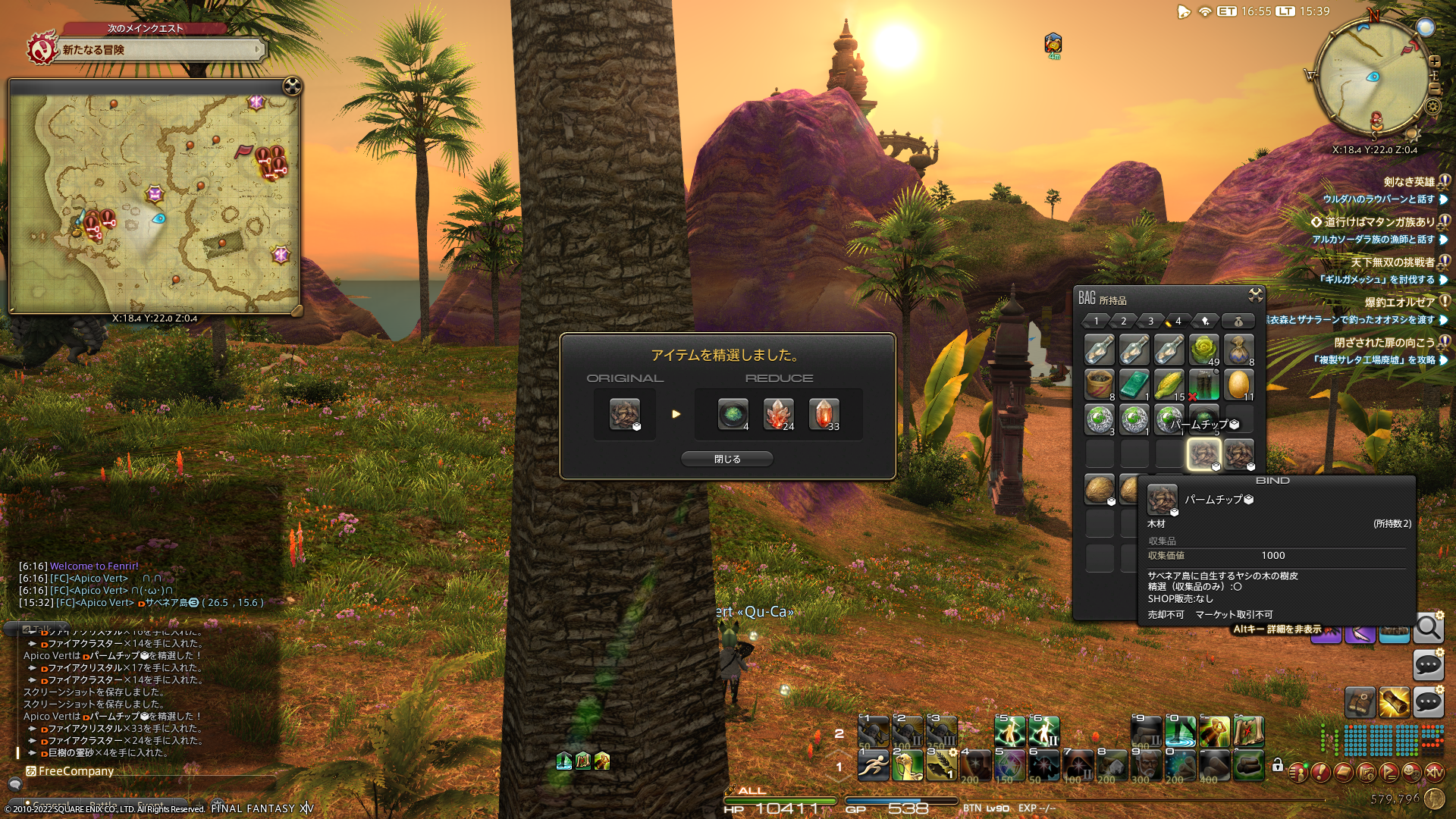Screen dimensions: 1456x819
Task: Switch to bag tab 2
Action: pyautogui.click(x=1124, y=321)
